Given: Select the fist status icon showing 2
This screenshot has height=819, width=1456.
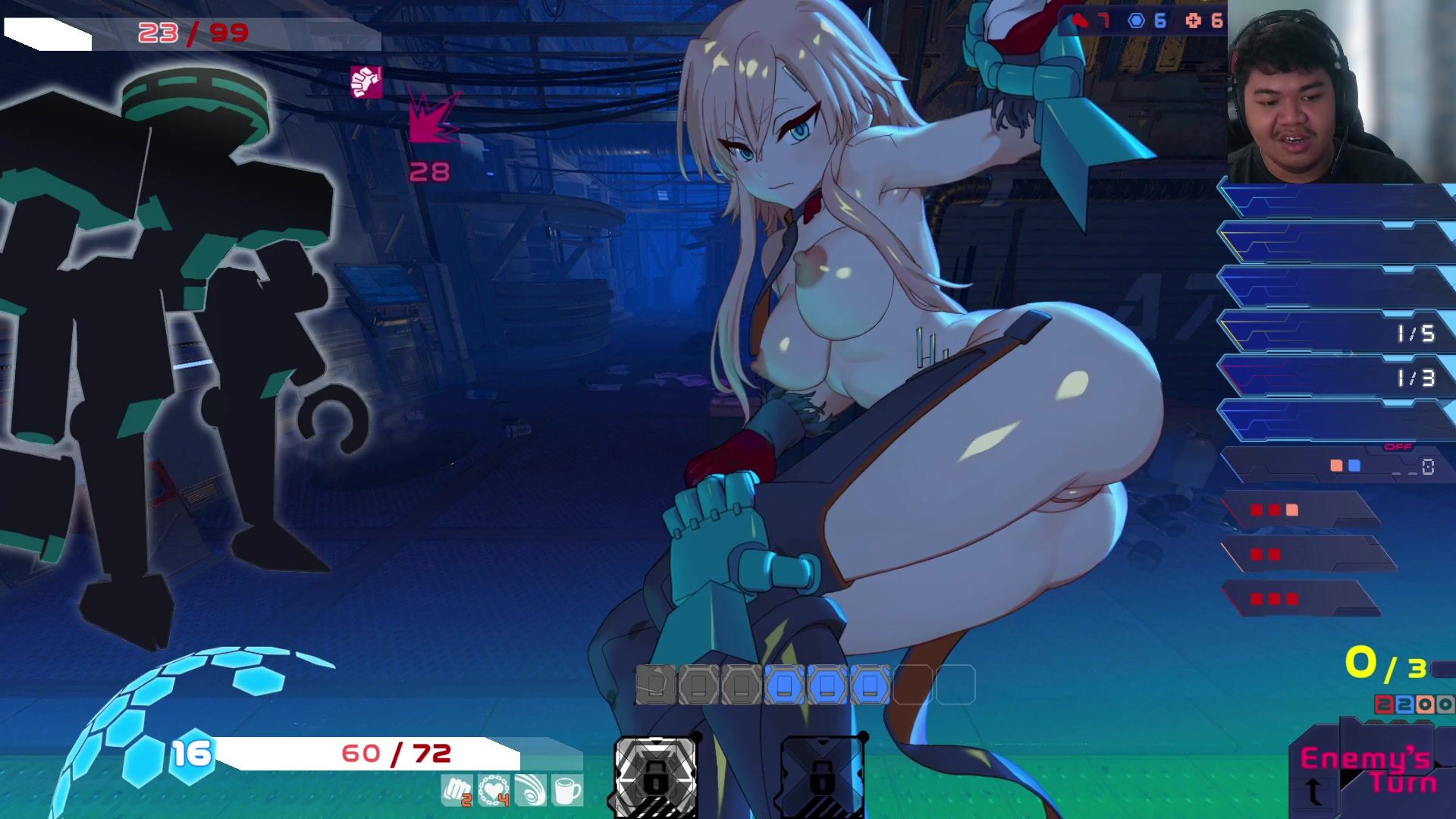Looking at the screenshot, I should tap(457, 791).
